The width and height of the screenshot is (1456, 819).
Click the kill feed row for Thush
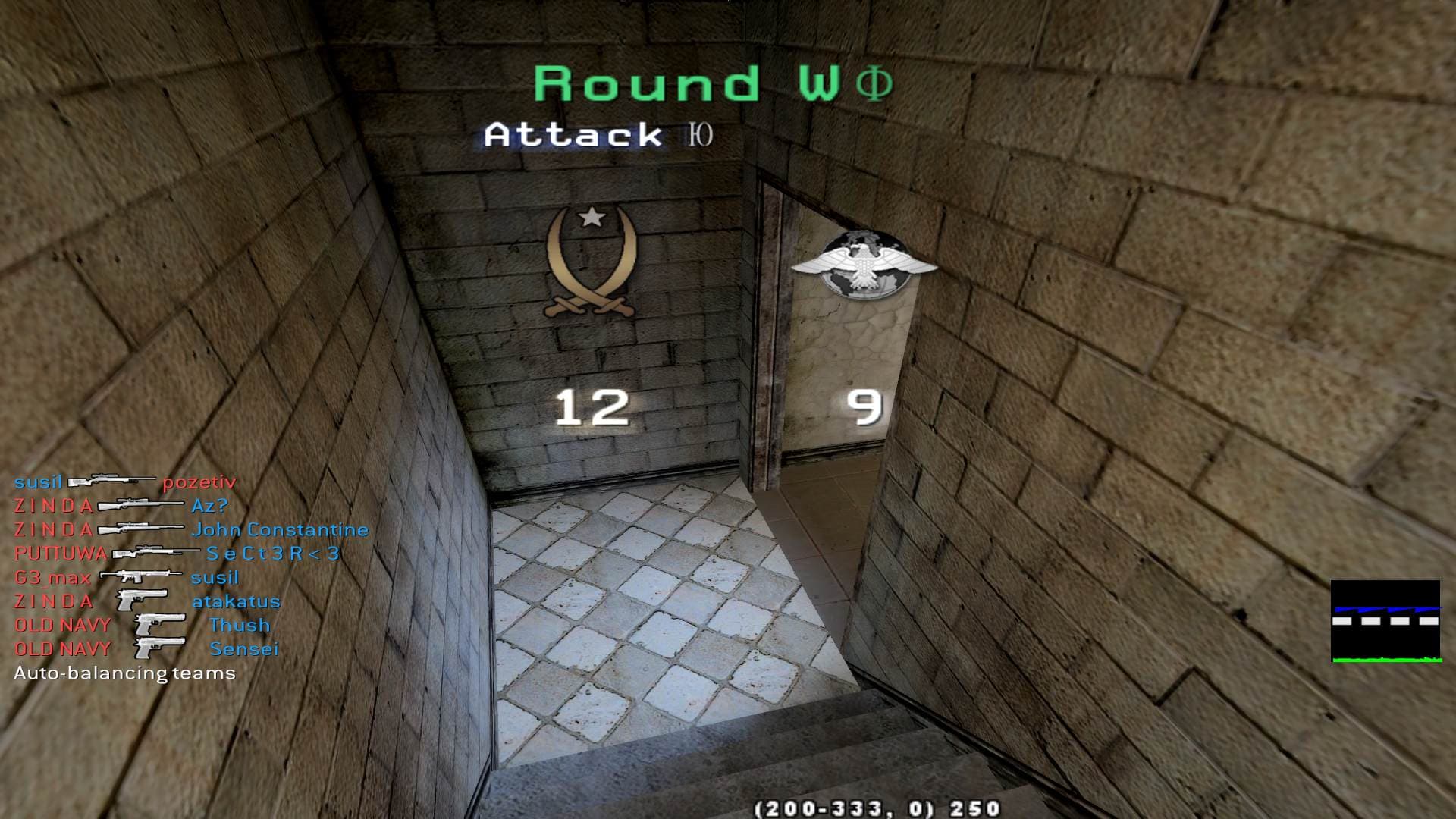[x=143, y=626]
